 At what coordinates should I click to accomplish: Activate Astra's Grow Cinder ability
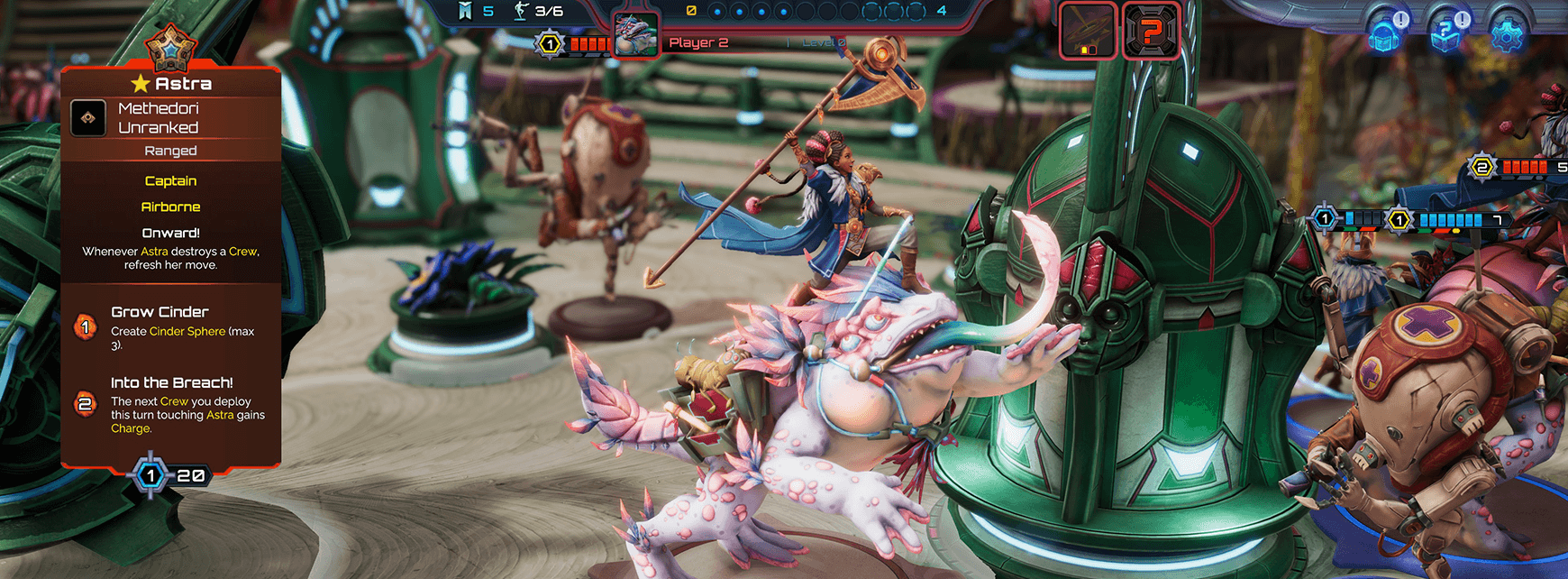[86, 327]
